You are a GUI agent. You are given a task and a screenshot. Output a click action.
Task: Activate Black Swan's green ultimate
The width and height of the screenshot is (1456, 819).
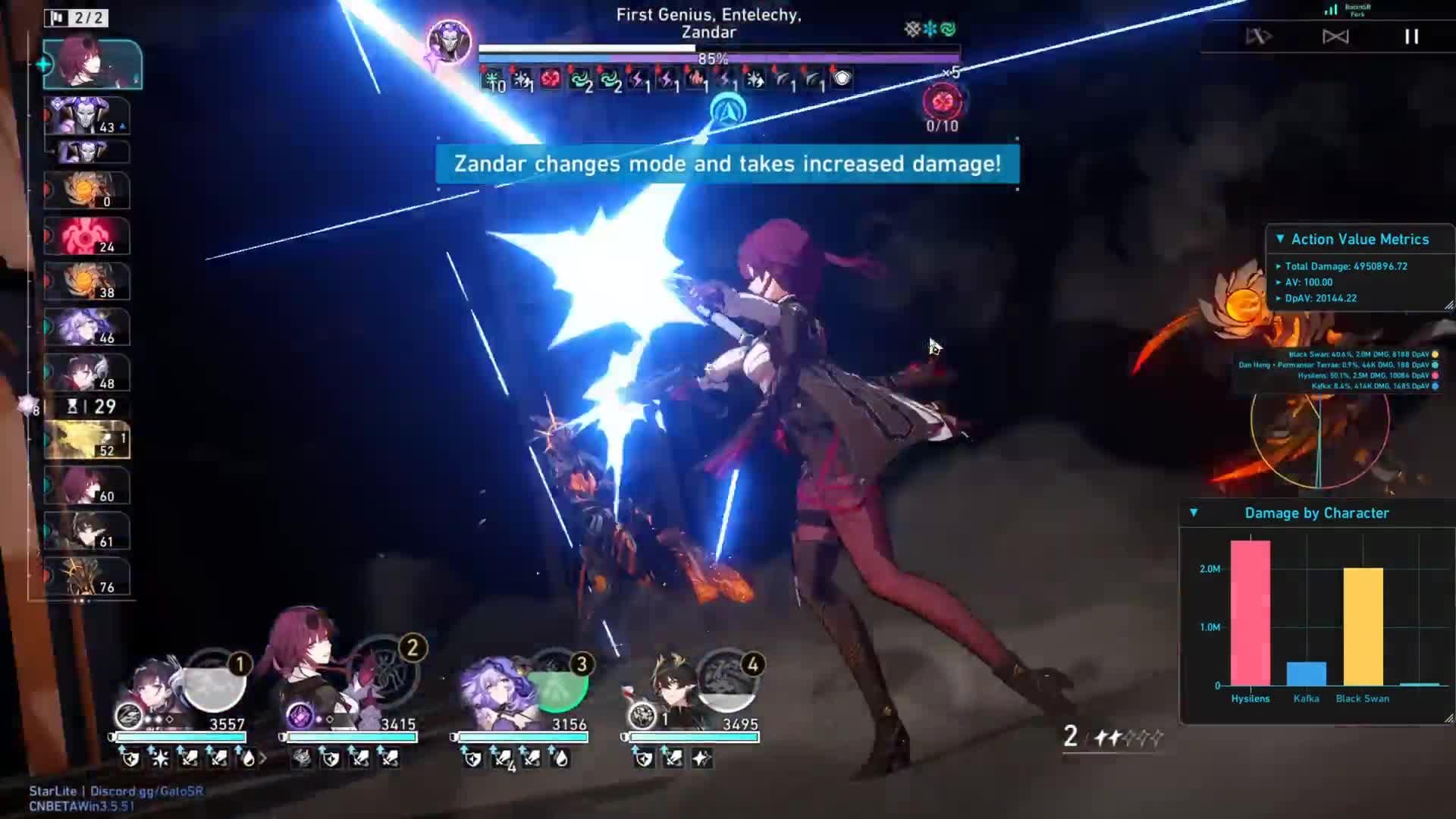[562, 682]
